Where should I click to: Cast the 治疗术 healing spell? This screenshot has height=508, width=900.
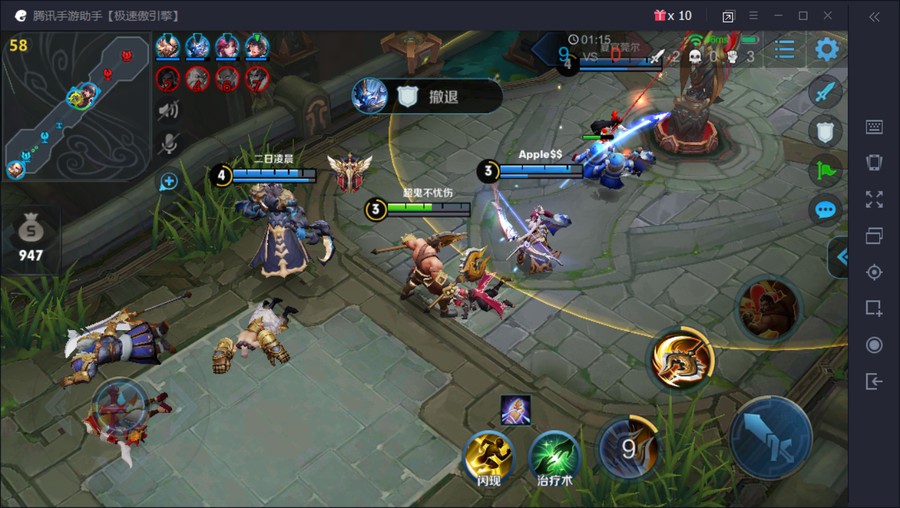tap(553, 457)
